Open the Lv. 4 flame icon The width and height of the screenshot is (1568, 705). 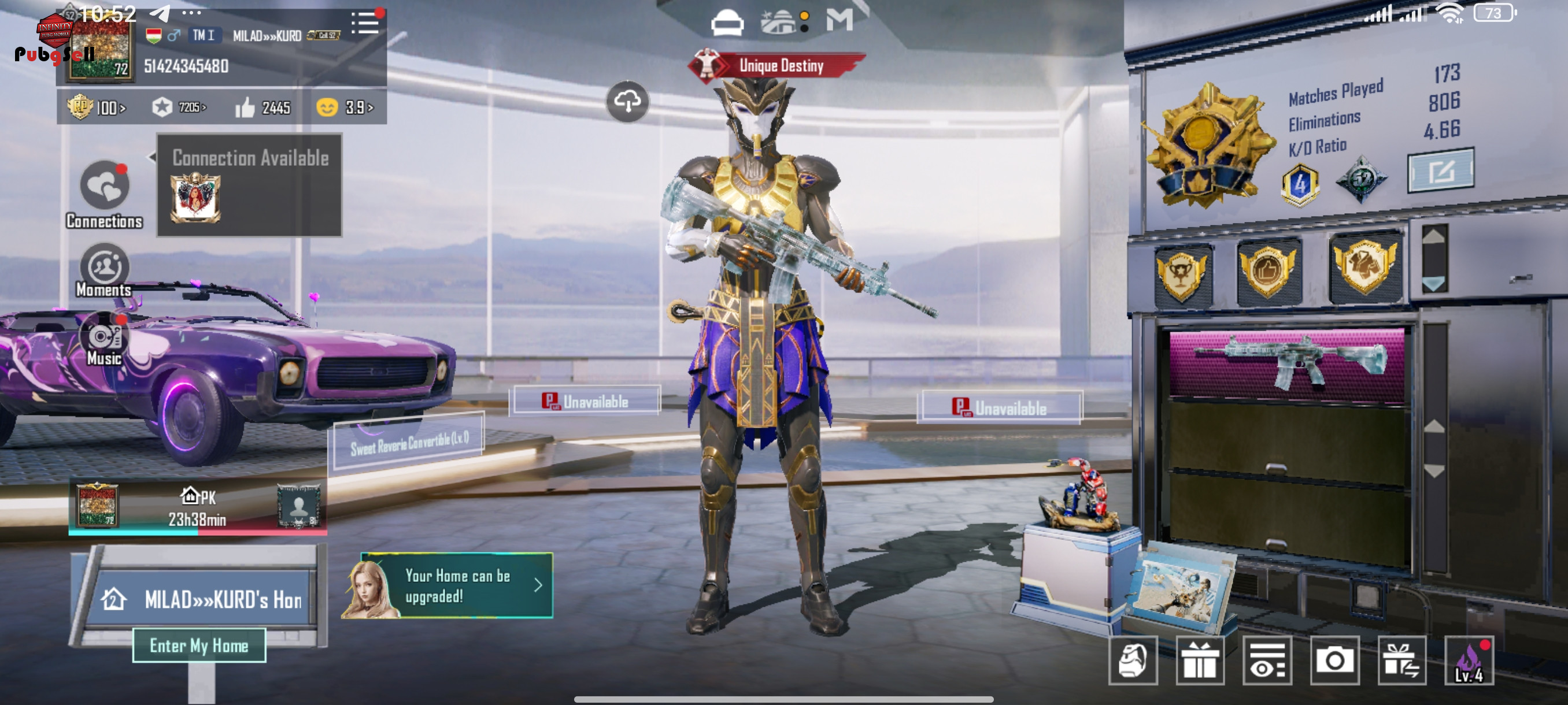pyautogui.click(x=1469, y=661)
